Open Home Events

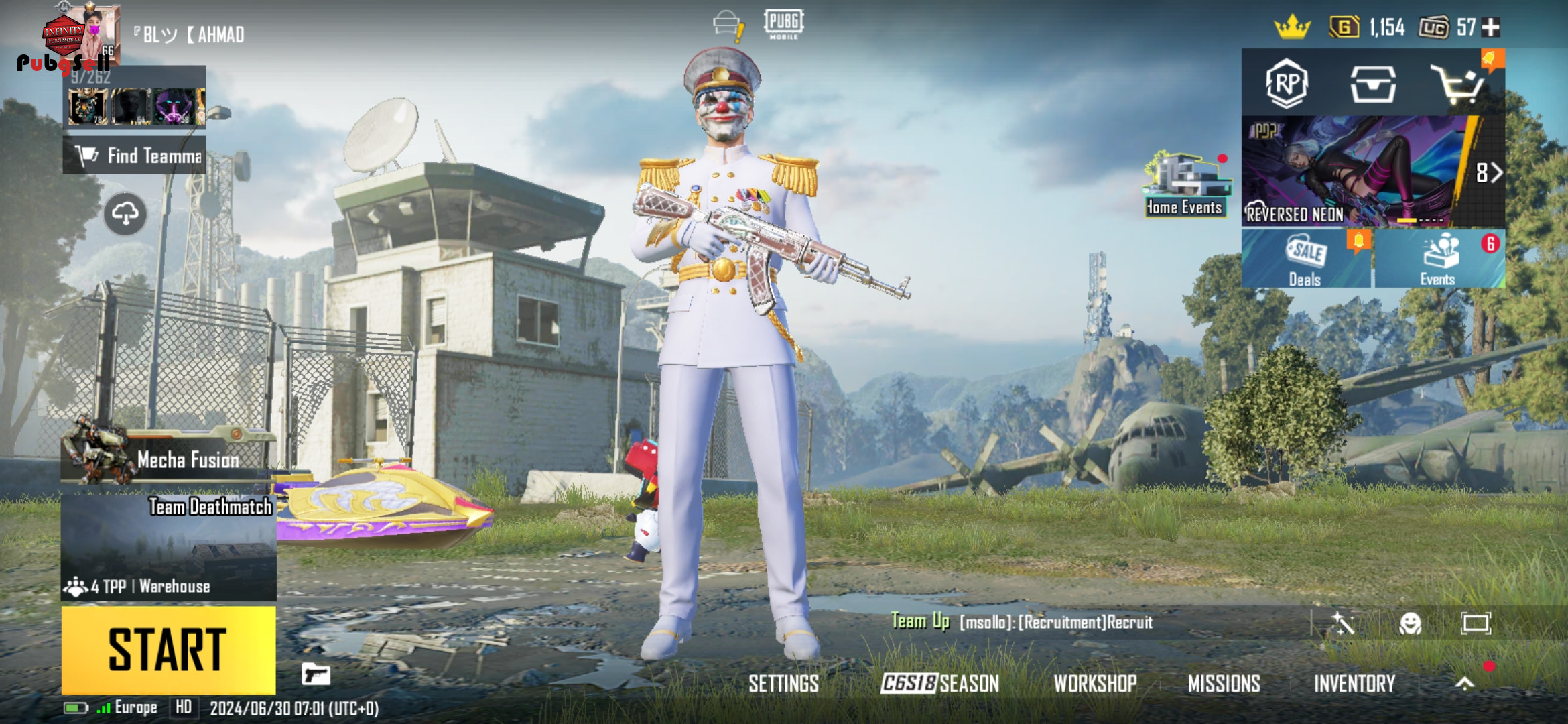(x=1185, y=185)
